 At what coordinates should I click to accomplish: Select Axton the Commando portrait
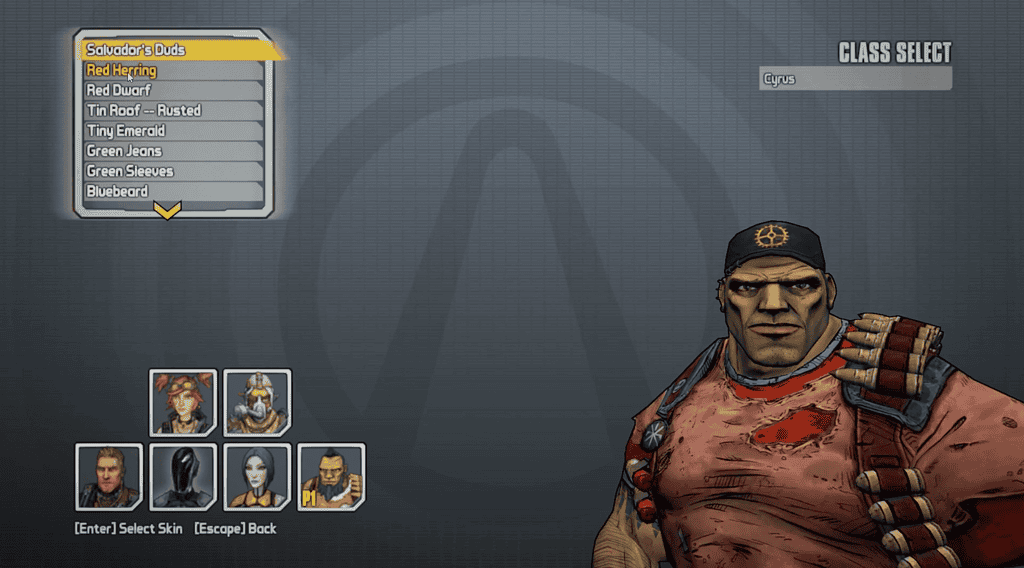click(109, 476)
